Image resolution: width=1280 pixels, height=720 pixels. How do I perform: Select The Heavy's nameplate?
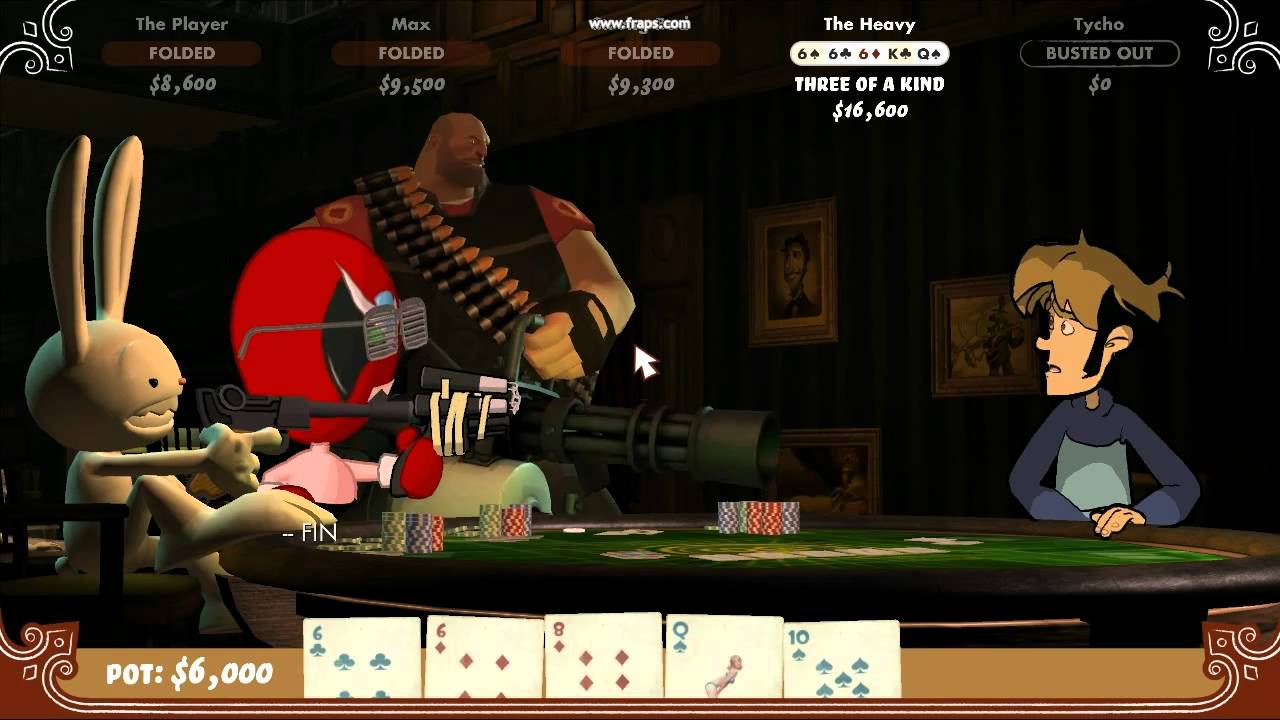pos(868,24)
